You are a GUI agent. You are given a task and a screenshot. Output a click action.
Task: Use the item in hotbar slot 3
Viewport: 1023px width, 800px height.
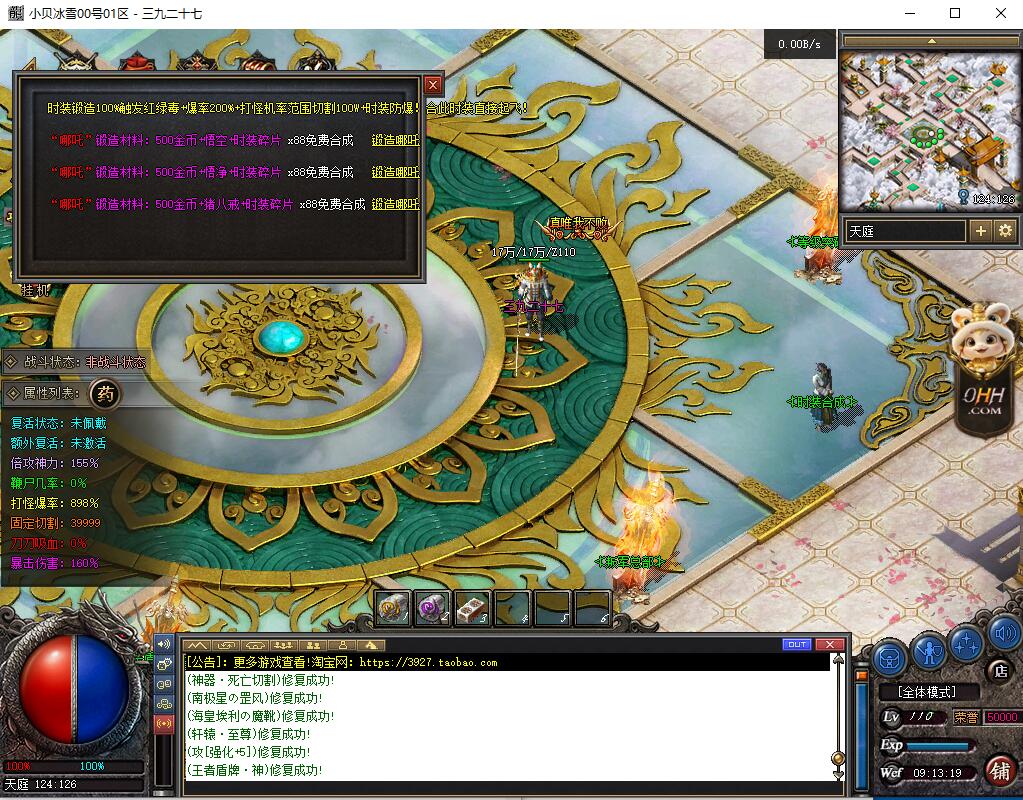pos(471,608)
